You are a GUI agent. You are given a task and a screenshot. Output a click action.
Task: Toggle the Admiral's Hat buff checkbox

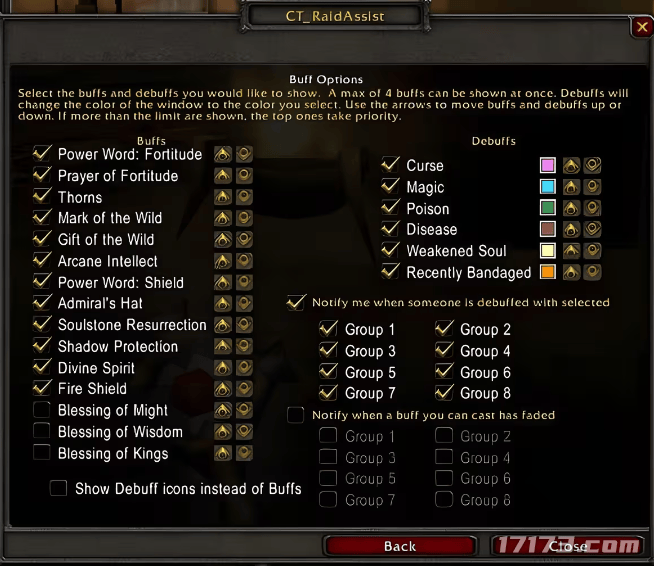[42, 303]
